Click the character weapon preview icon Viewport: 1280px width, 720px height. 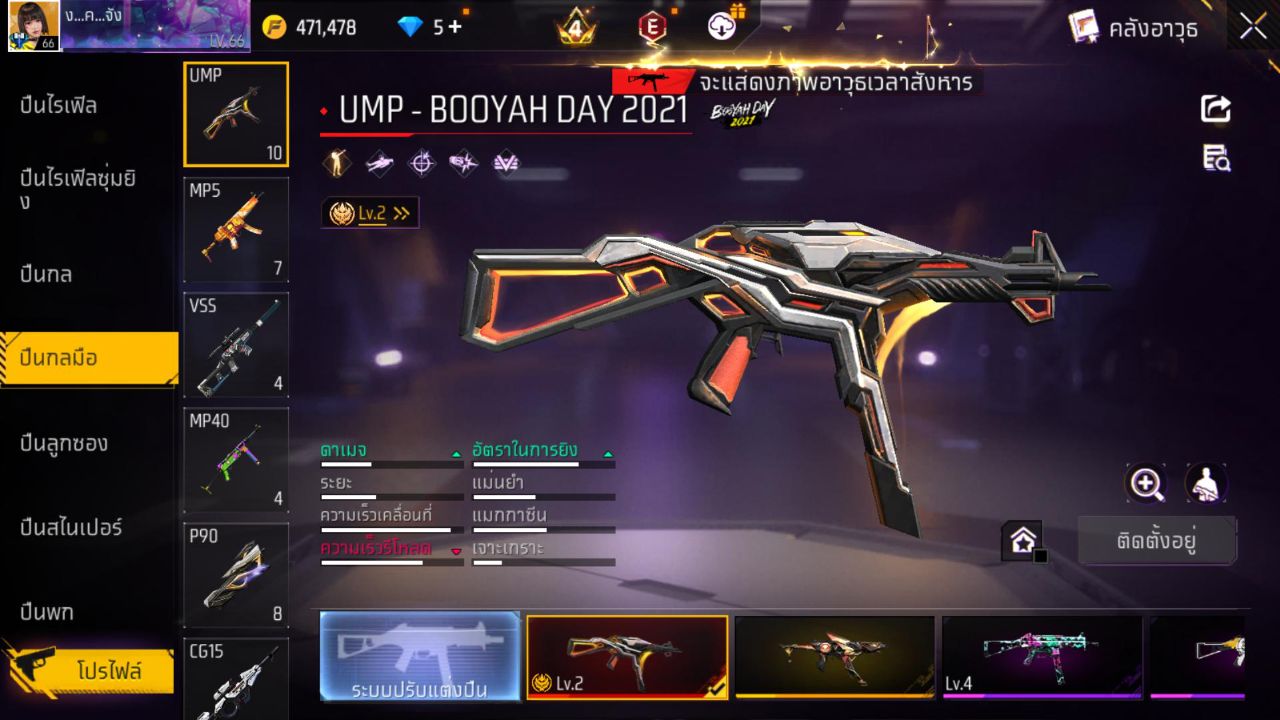tap(1205, 484)
